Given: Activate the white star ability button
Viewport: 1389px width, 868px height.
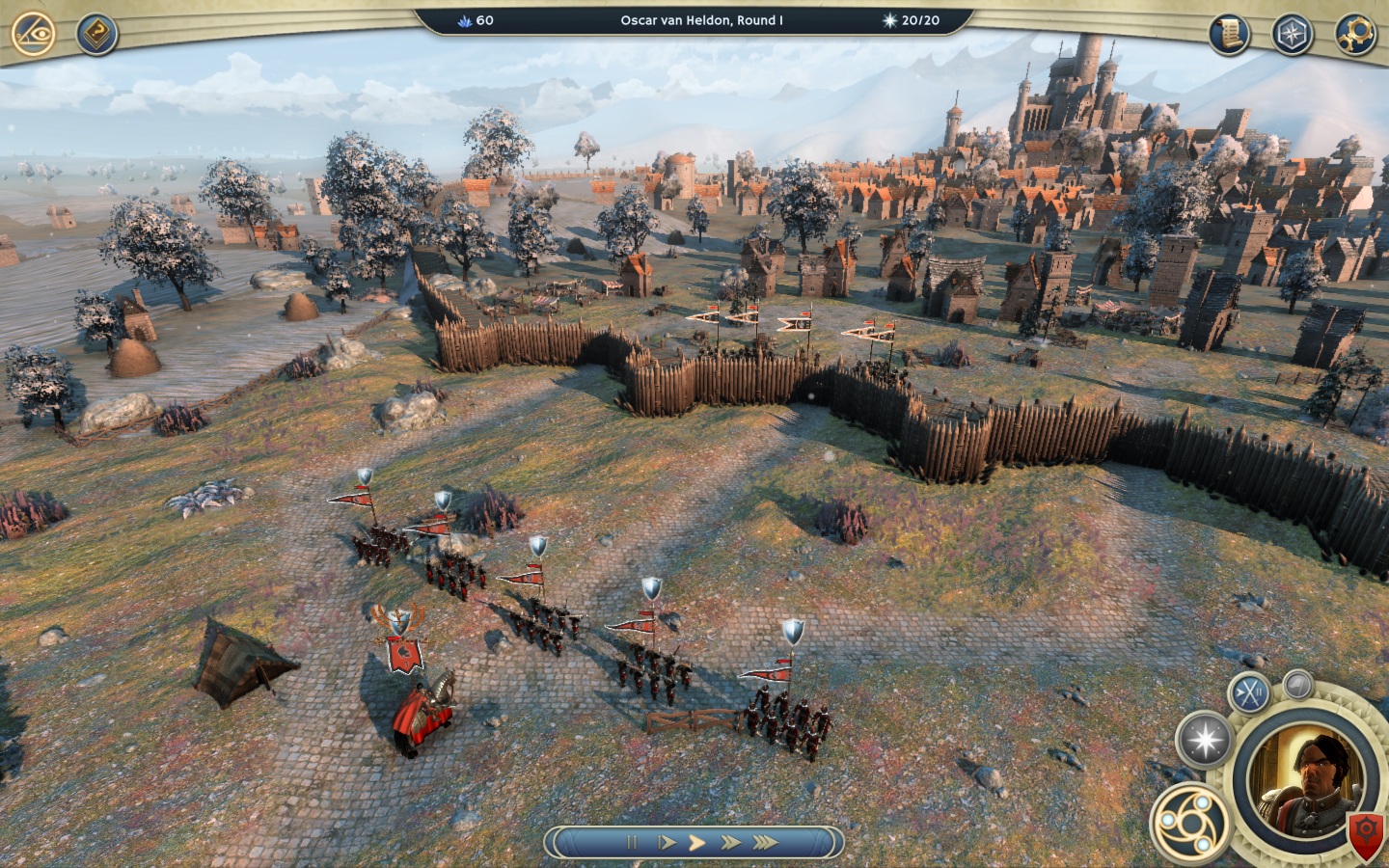Looking at the screenshot, I should pyautogui.click(x=1205, y=741).
